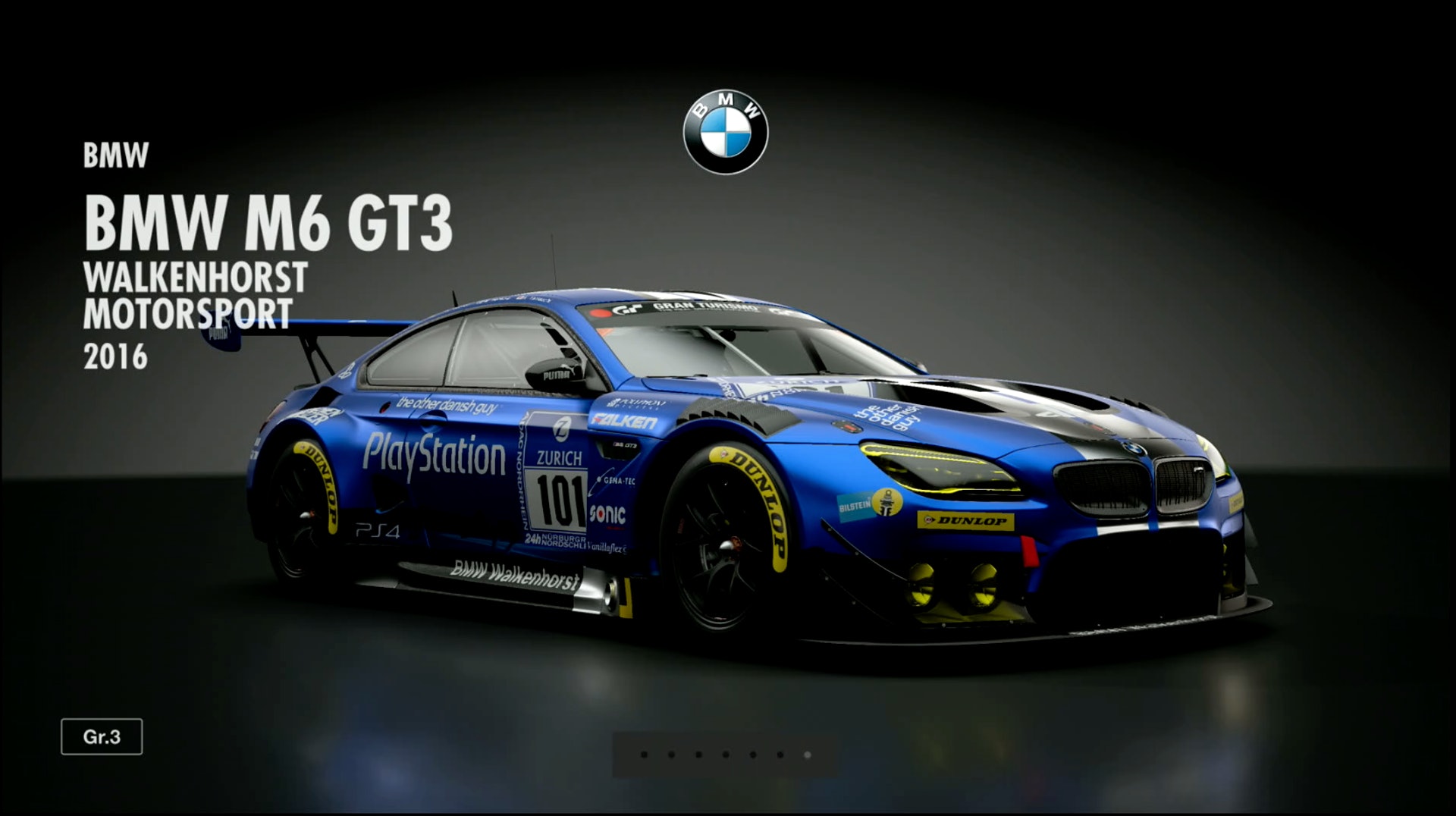Click the middle pagination dot to switch view
This screenshot has height=816, width=1456.
[x=725, y=755]
